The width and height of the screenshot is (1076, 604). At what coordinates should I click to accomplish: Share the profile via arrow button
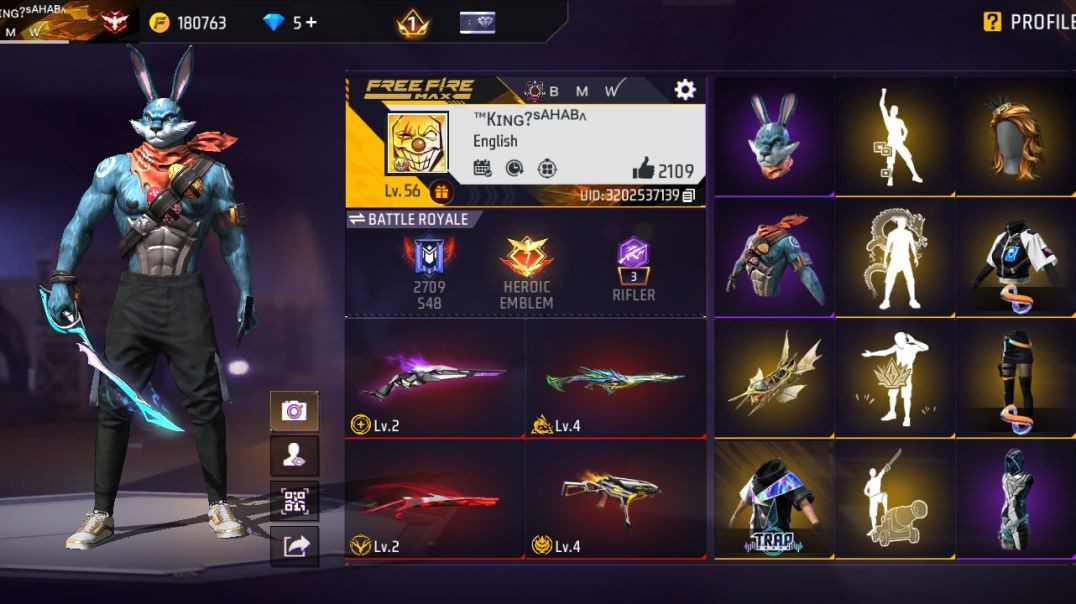coord(294,546)
